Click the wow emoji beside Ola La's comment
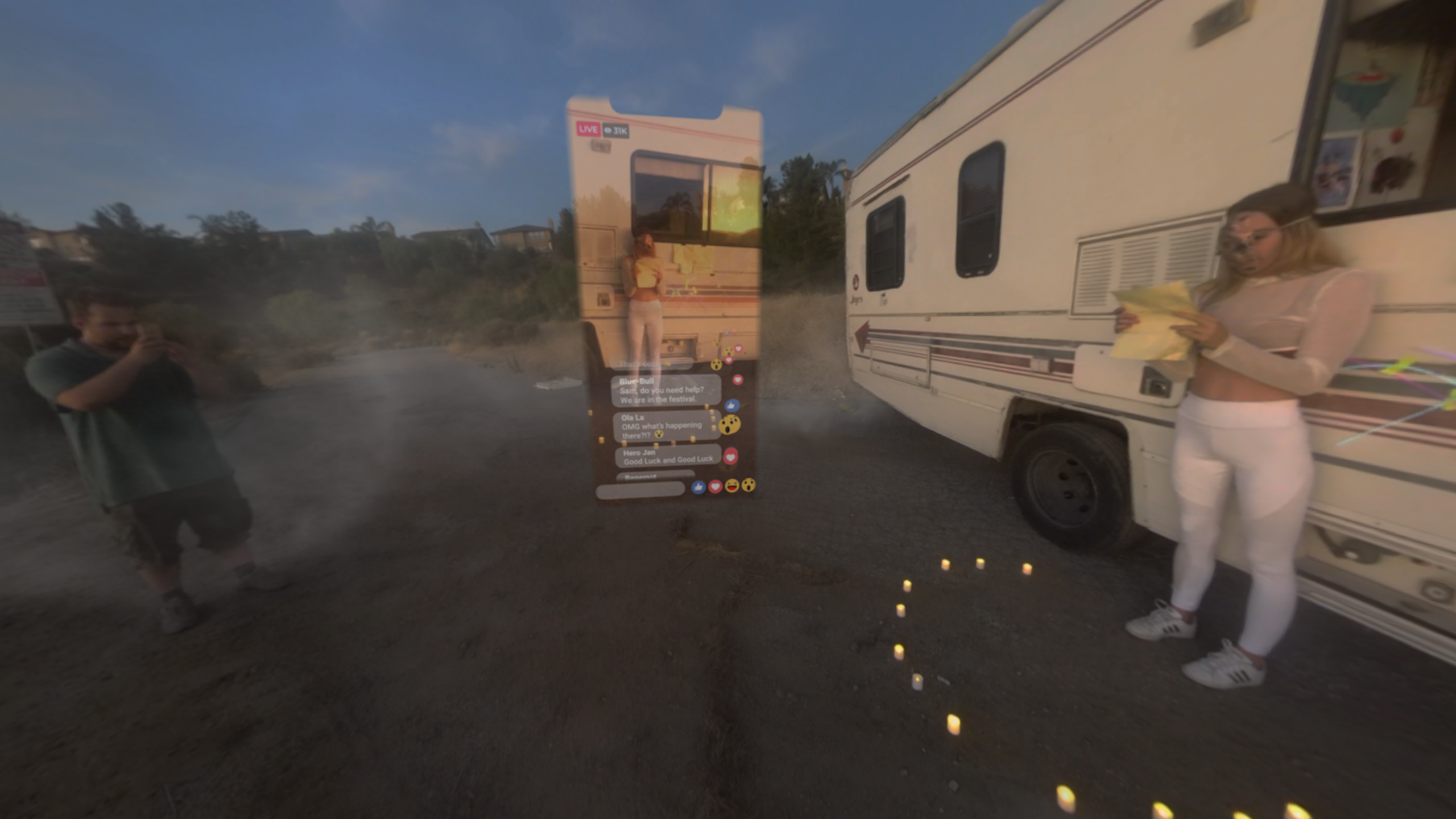 (729, 425)
